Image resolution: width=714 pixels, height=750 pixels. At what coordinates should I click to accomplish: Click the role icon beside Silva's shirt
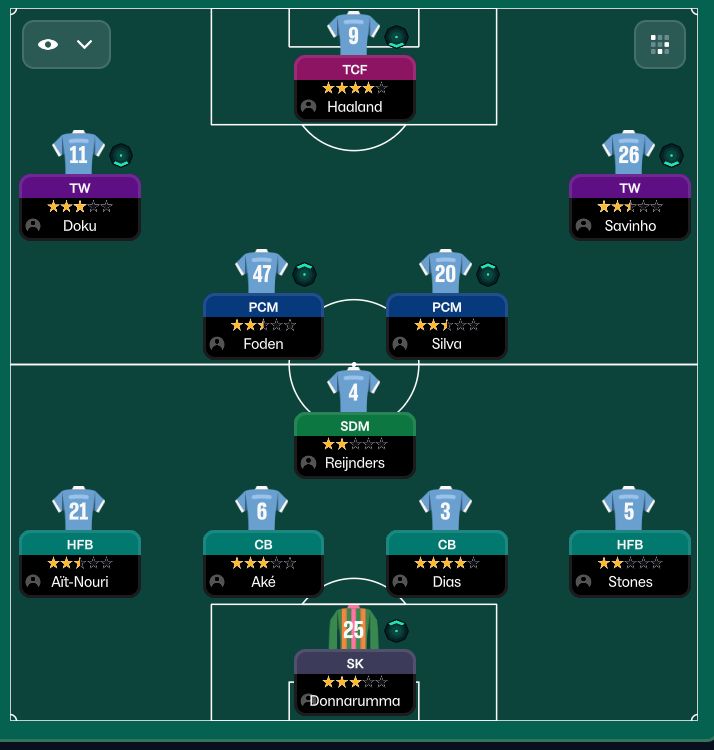pyautogui.click(x=488, y=274)
